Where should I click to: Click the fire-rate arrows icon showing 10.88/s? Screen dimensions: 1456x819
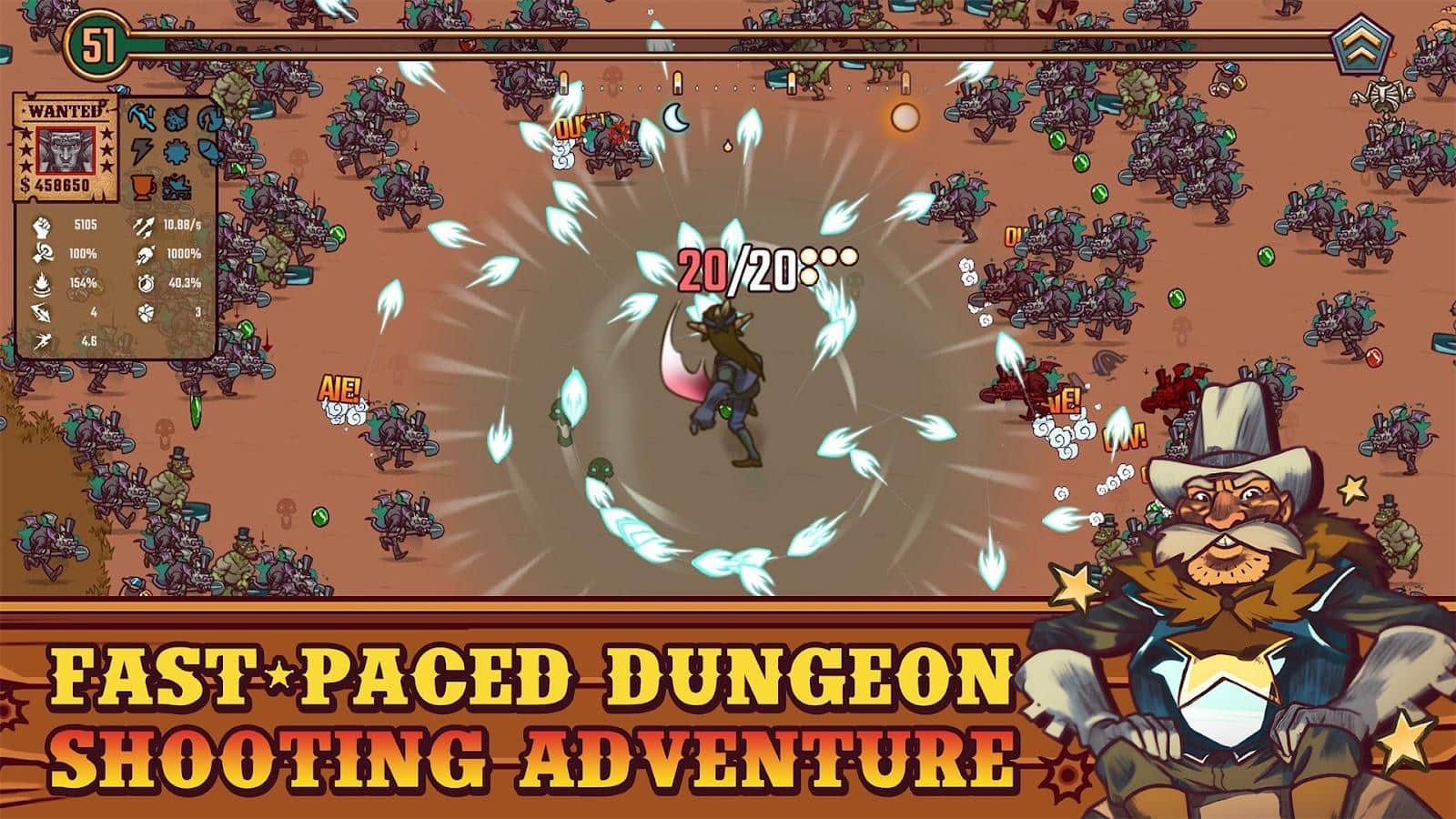pyautogui.click(x=144, y=227)
